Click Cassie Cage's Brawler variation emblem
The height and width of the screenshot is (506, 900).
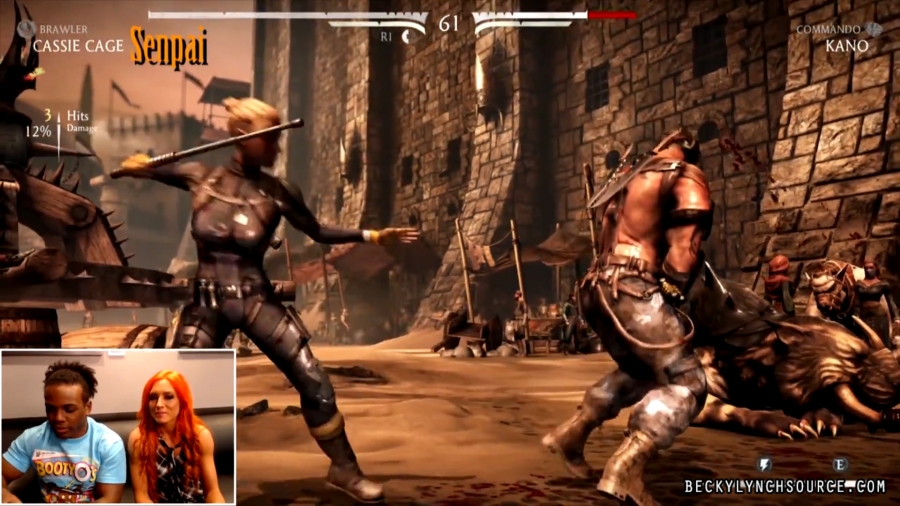tap(25, 30)
